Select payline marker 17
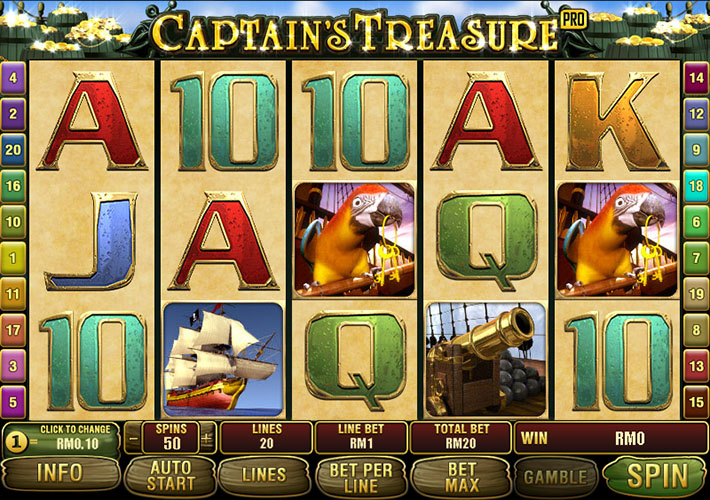Viewport: 710px width, 500px height. [14, 329]
